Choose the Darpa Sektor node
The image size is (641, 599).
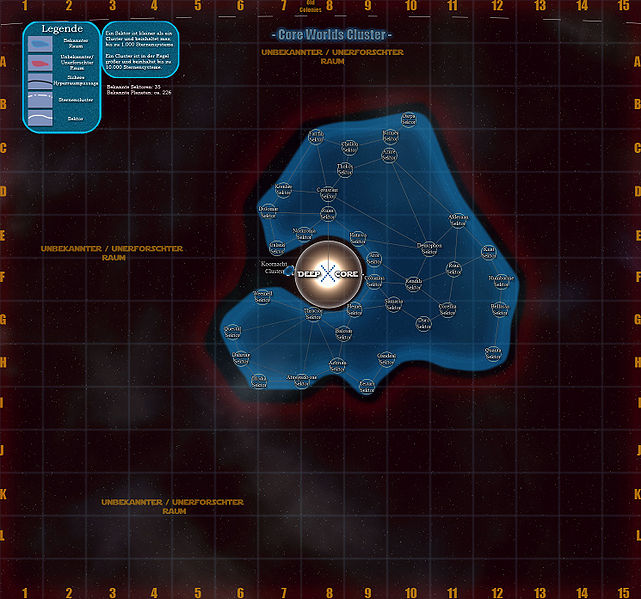[408, 120]
